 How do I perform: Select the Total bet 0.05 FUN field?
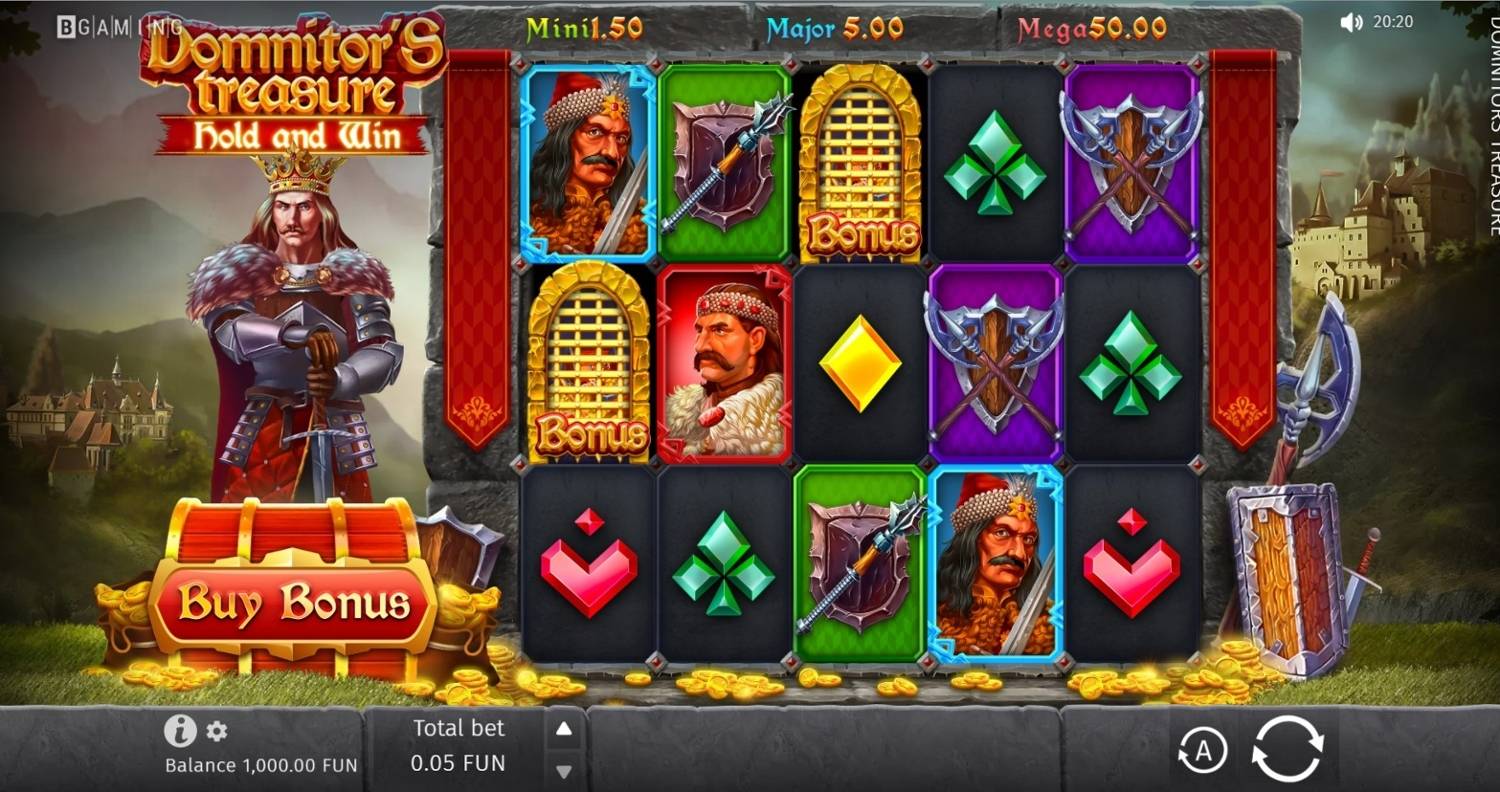coord(456,748)
